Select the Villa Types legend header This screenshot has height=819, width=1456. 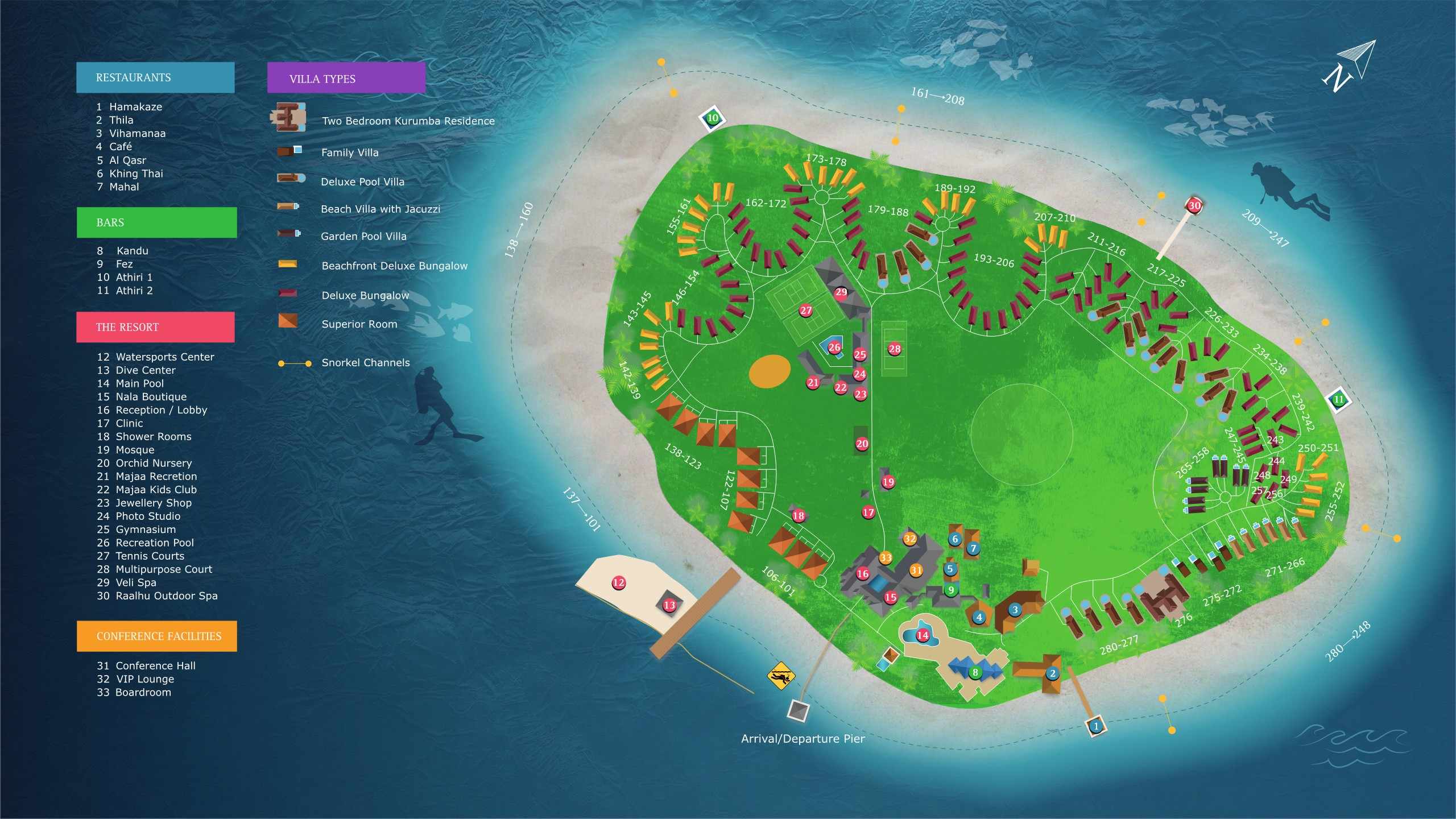pyautogui.click(x=346, y=78)
